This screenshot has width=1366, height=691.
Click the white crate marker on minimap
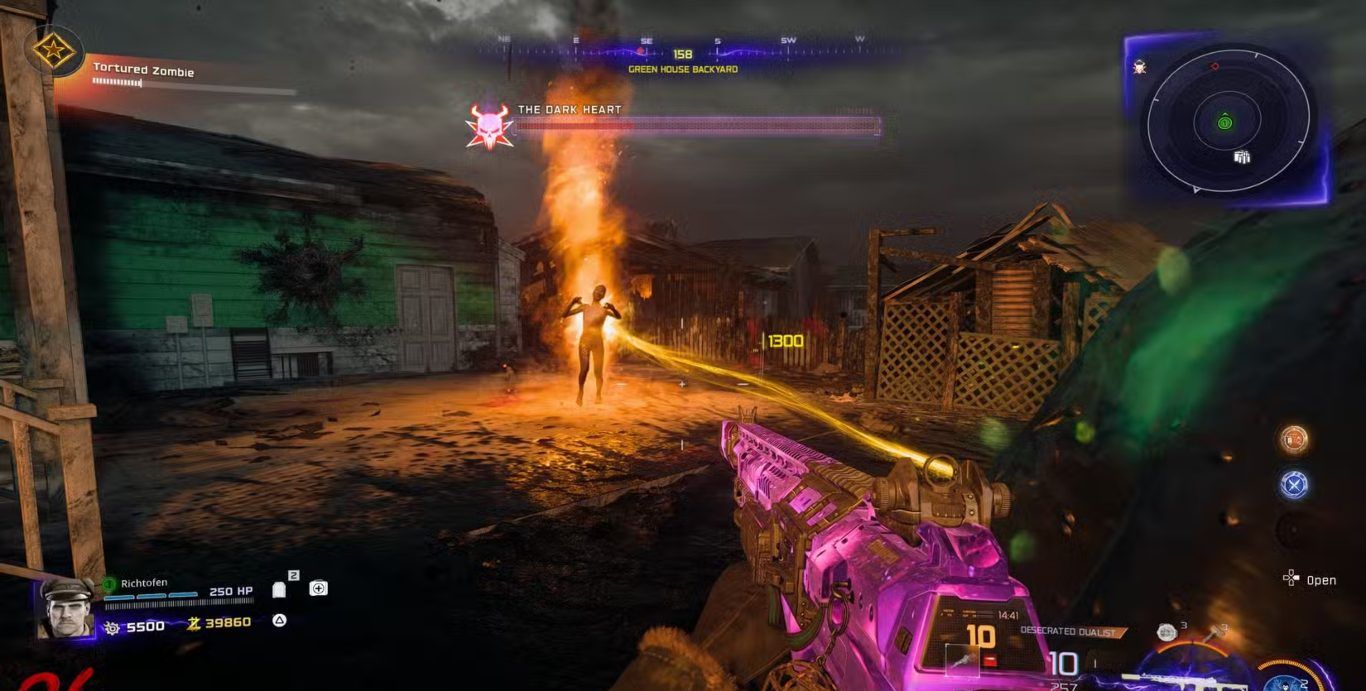[1242, 157]
